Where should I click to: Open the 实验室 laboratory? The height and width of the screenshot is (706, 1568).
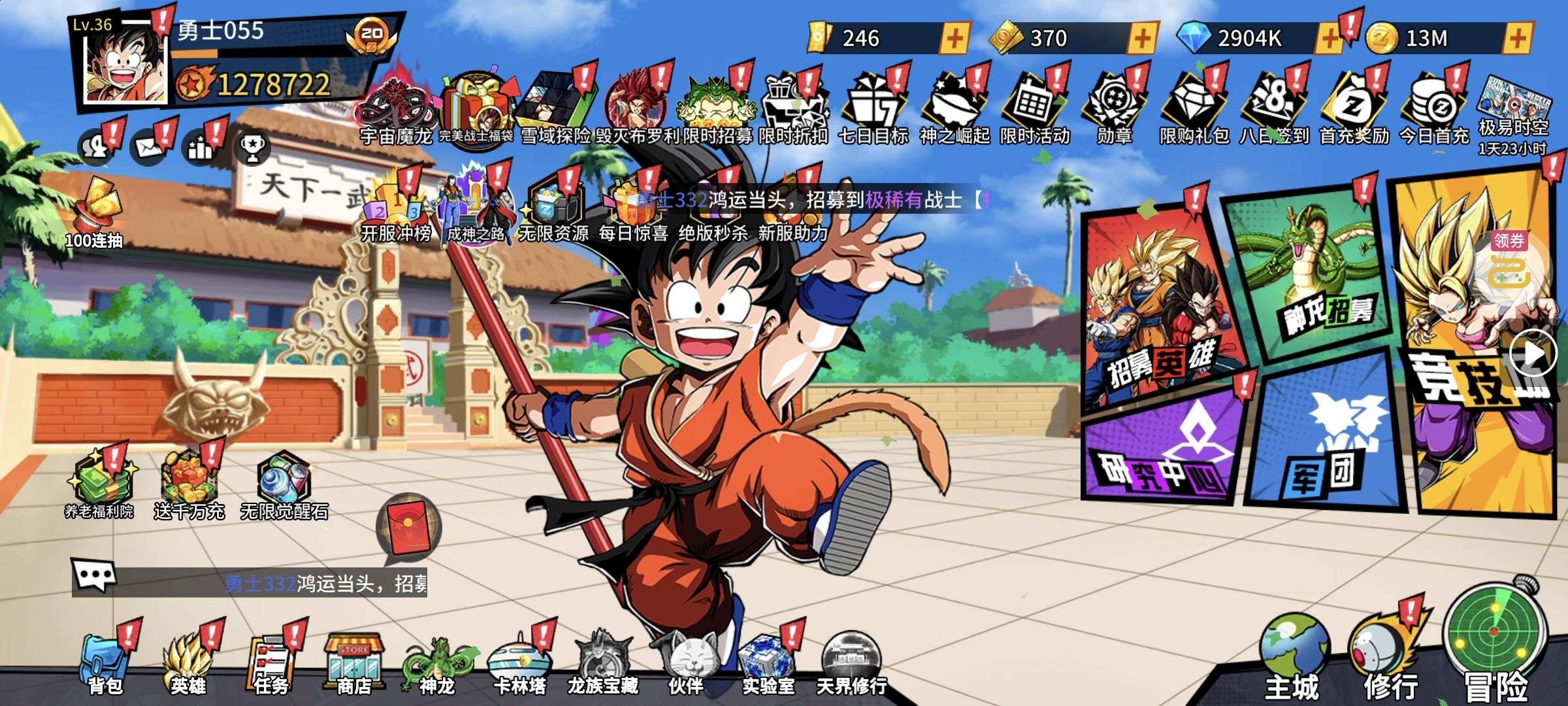(x=768, y=664)
